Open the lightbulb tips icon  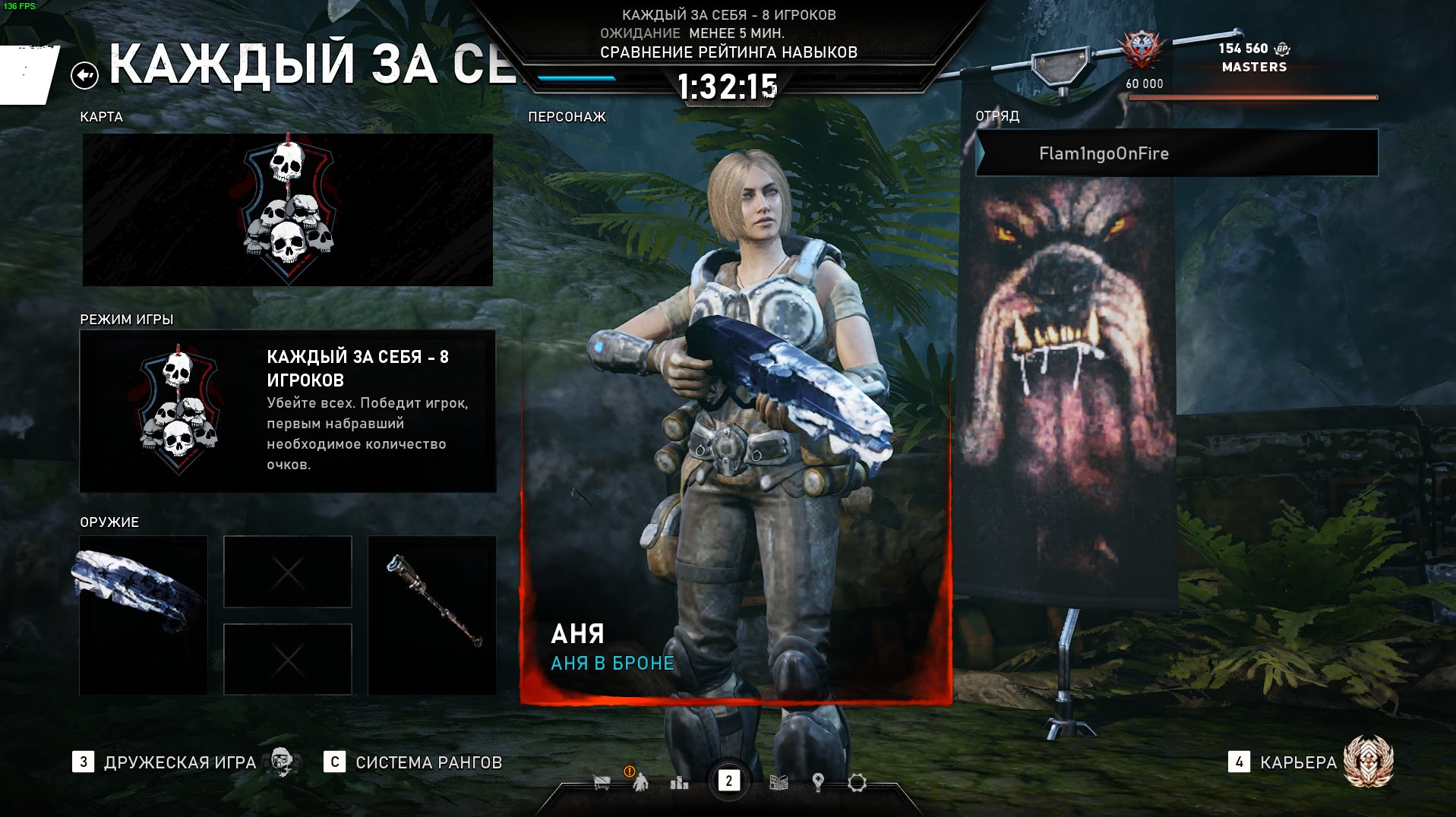click(818, 782)
